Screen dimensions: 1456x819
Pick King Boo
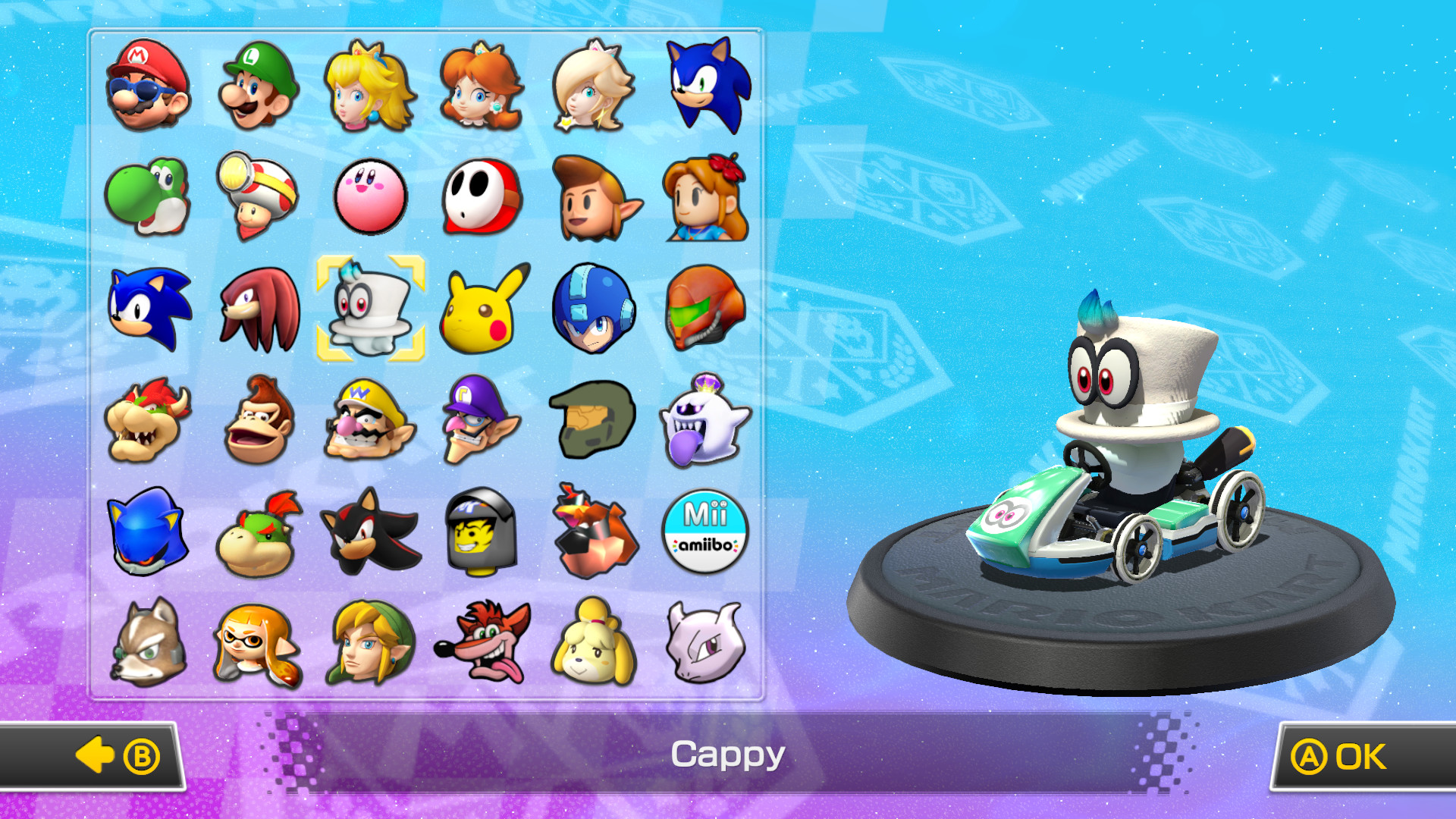click(704, 419)
